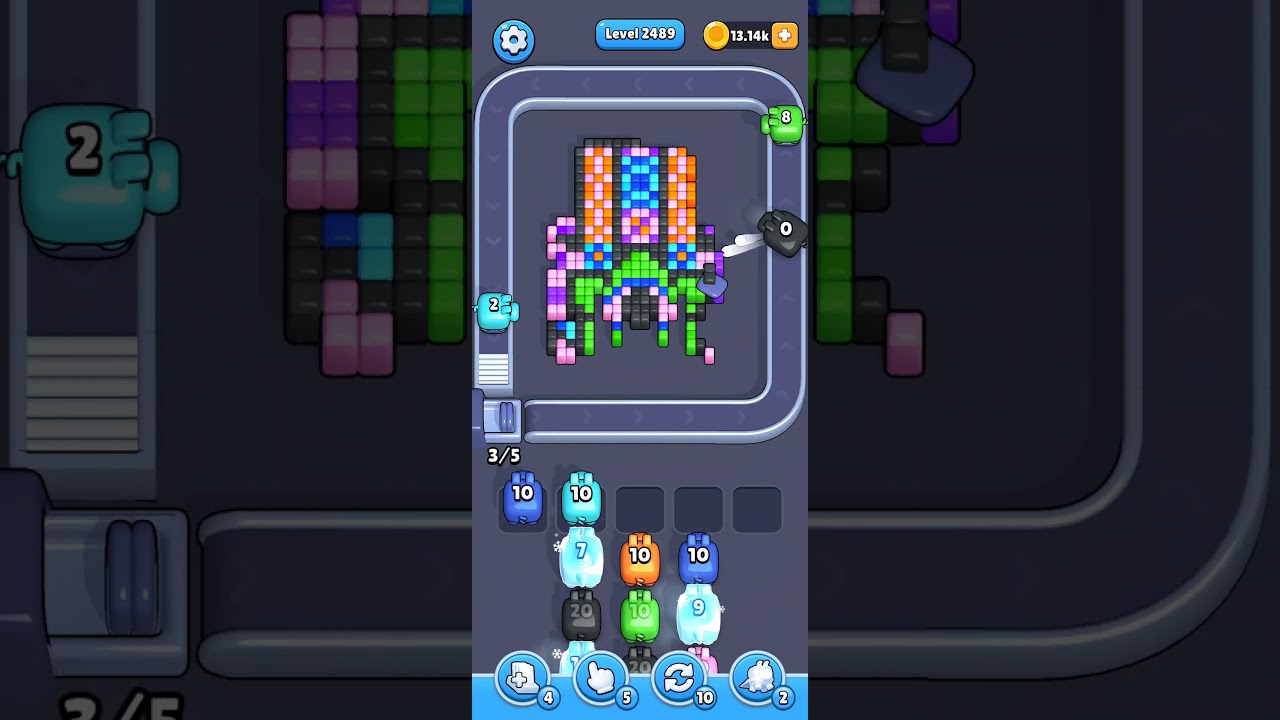Viewport: 1280px width, 720px height.
Task: Open the settings gear icon
Action: (514, 41)
